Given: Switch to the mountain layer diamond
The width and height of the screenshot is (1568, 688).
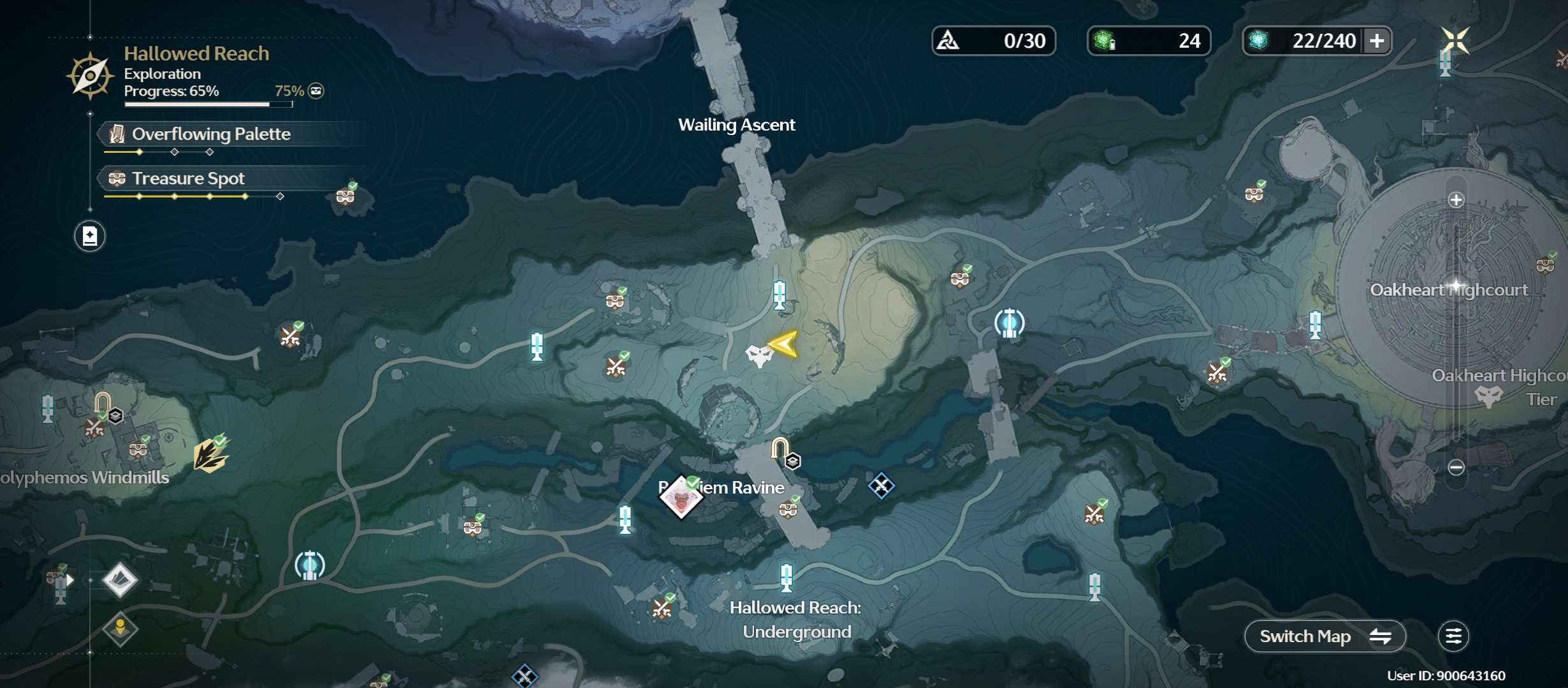Looking at the screenshot, I should [120, 580].
